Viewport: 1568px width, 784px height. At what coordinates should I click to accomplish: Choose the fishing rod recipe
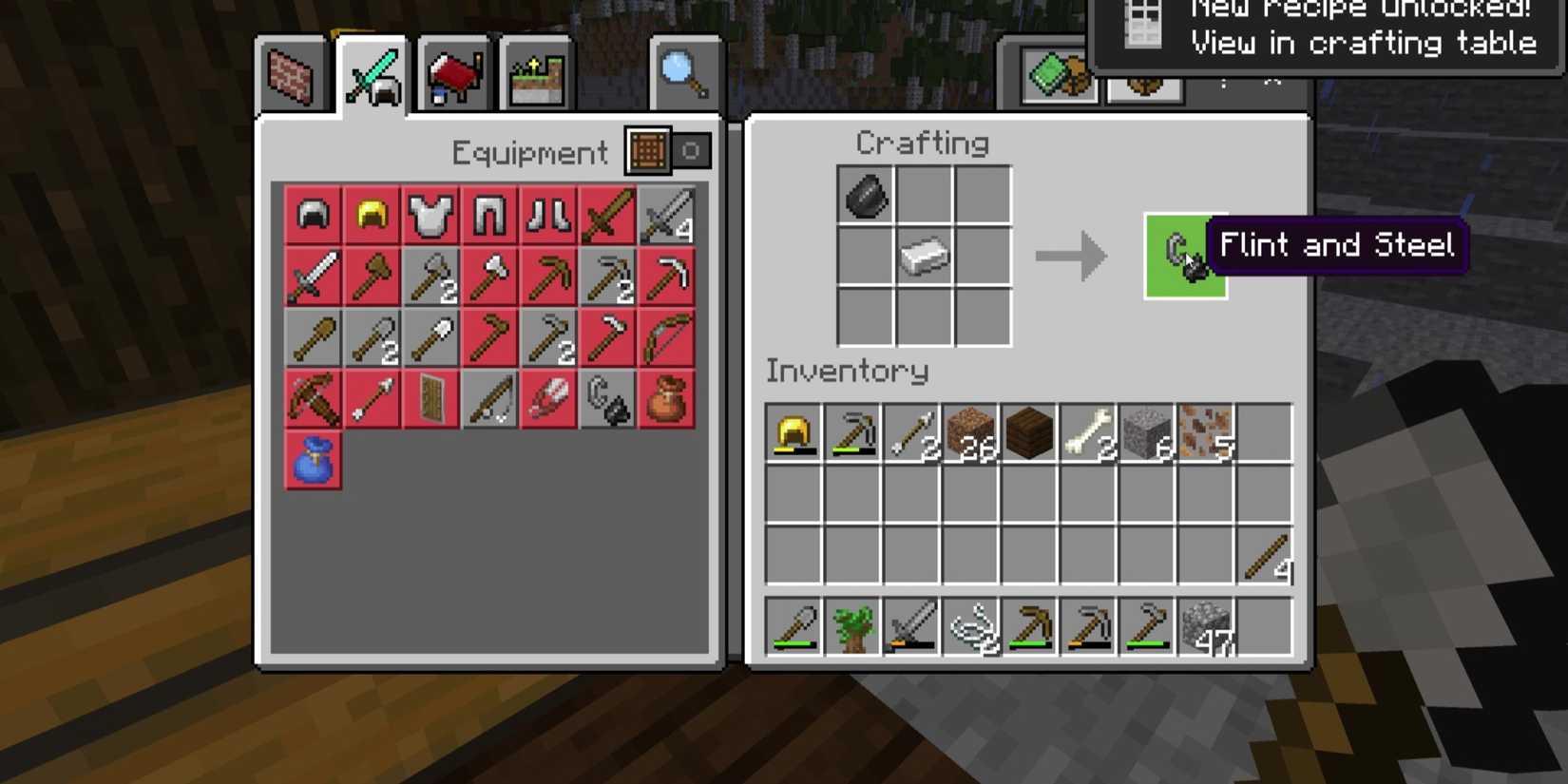click(489, 399)
